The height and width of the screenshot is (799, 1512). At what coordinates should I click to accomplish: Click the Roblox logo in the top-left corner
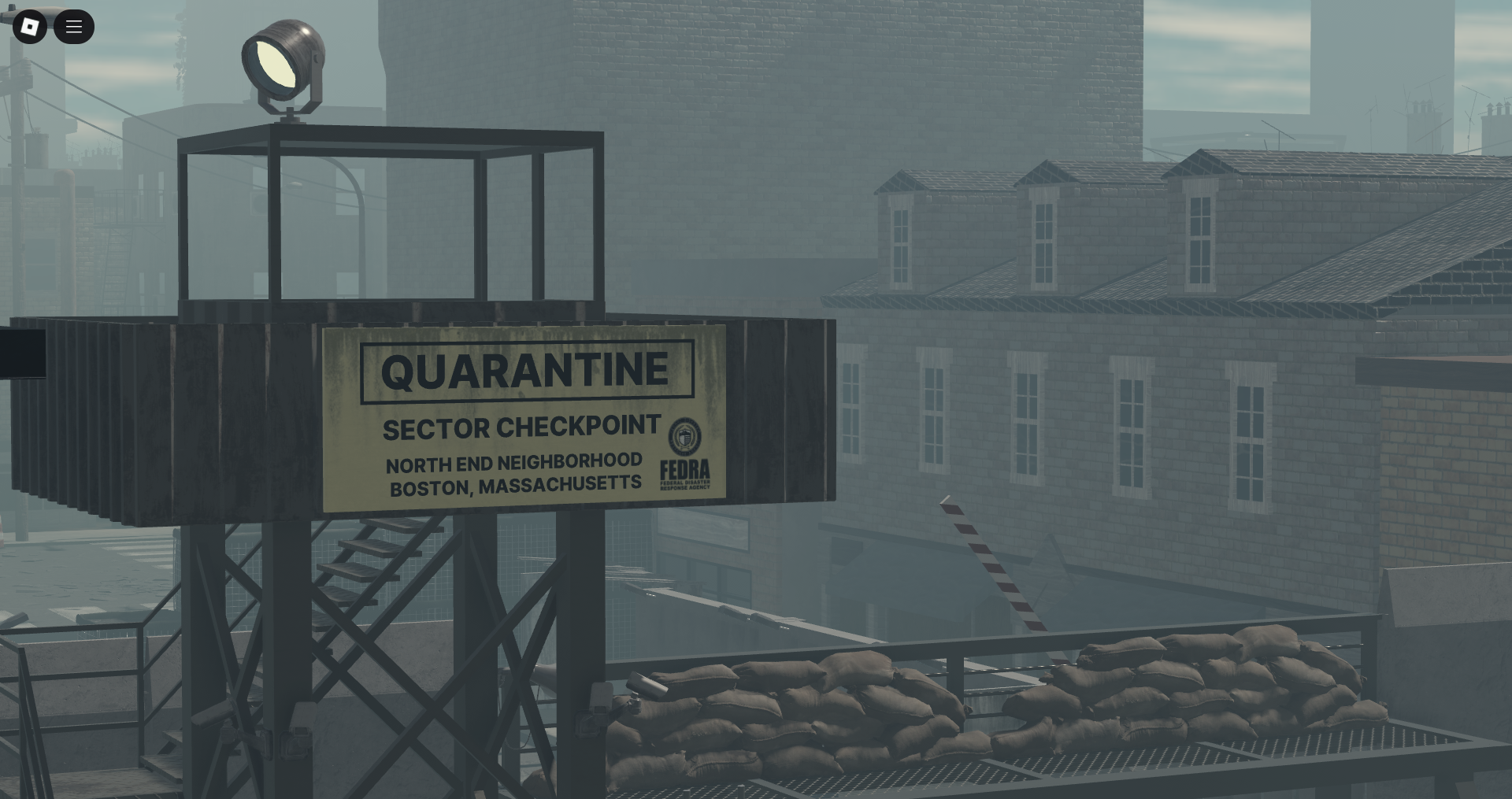[30, 27]
